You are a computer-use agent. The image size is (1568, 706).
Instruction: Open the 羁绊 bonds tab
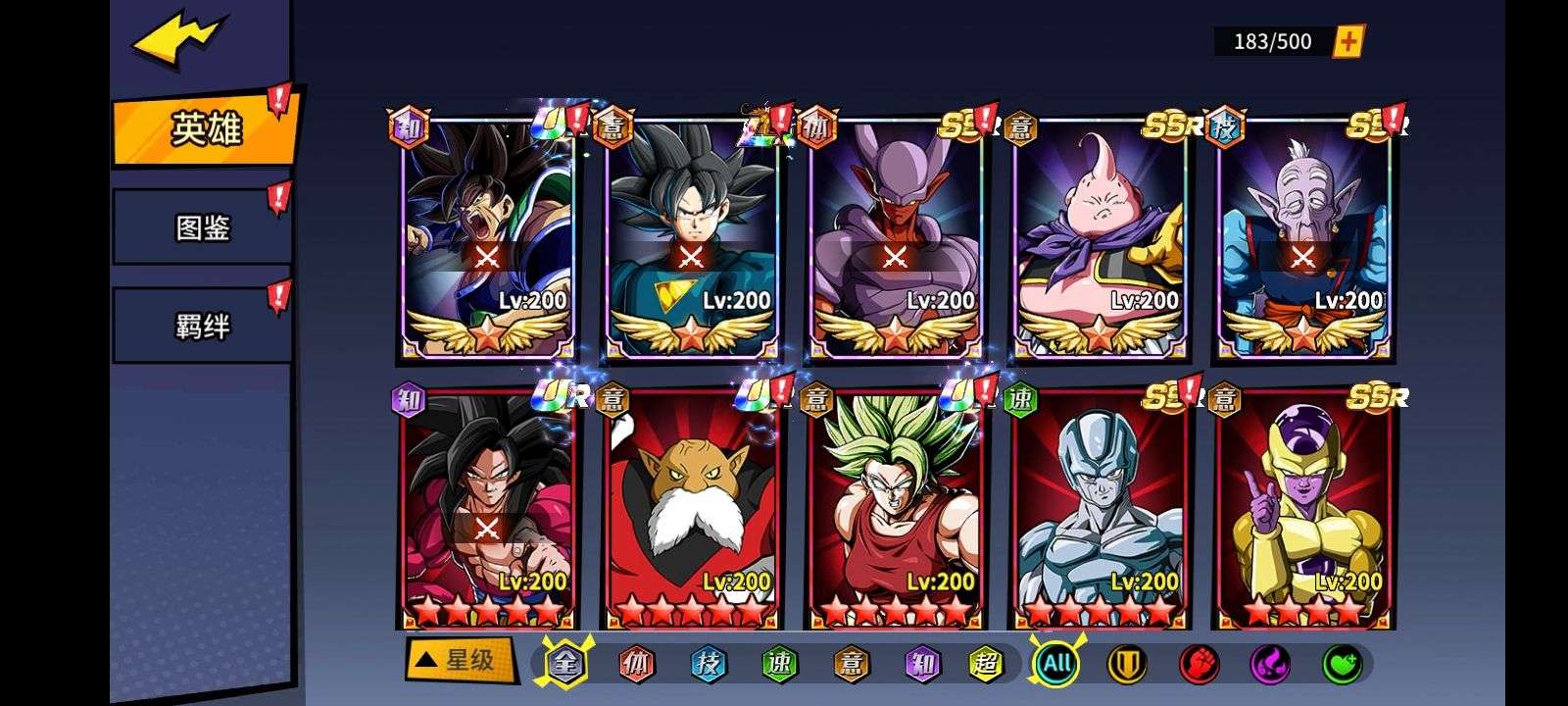point(203,326)
